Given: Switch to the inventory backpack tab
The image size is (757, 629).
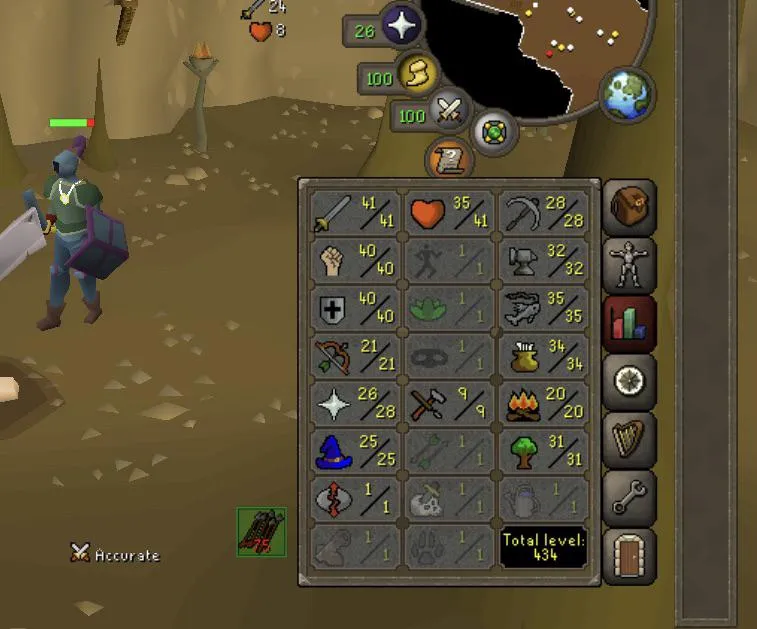Looking at the screenshot, I should click(631, 207).
